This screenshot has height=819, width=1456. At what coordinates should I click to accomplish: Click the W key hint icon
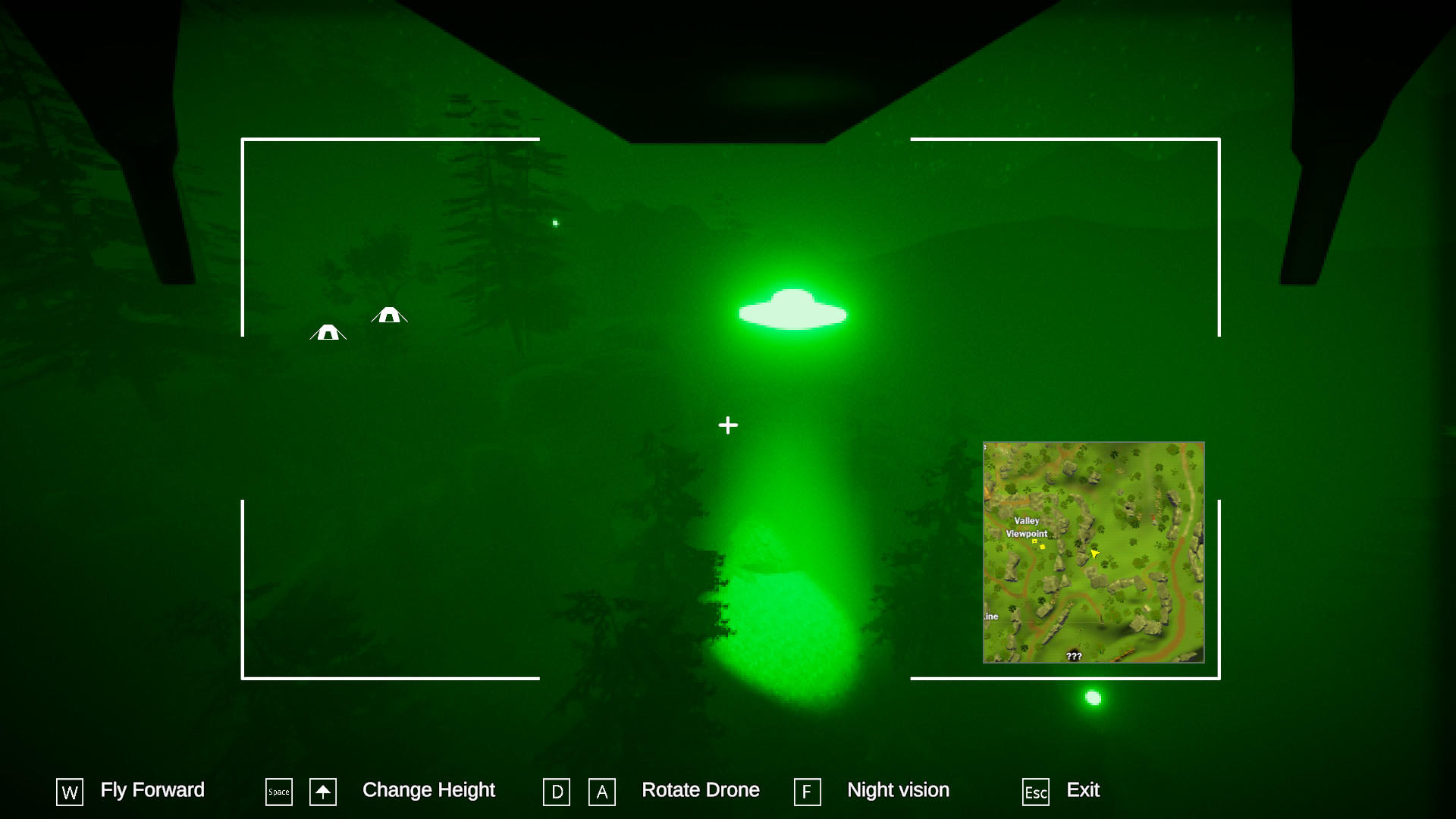tap(69, 792)
